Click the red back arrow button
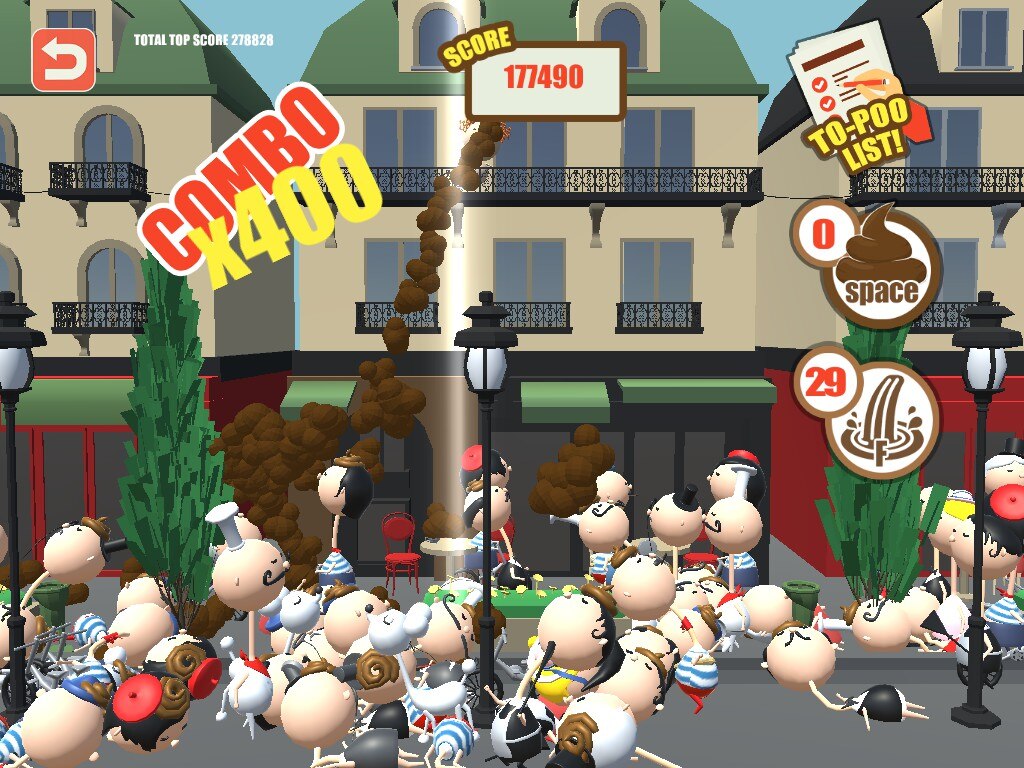This screenshot has height=768, width=1024. [64, 60]
